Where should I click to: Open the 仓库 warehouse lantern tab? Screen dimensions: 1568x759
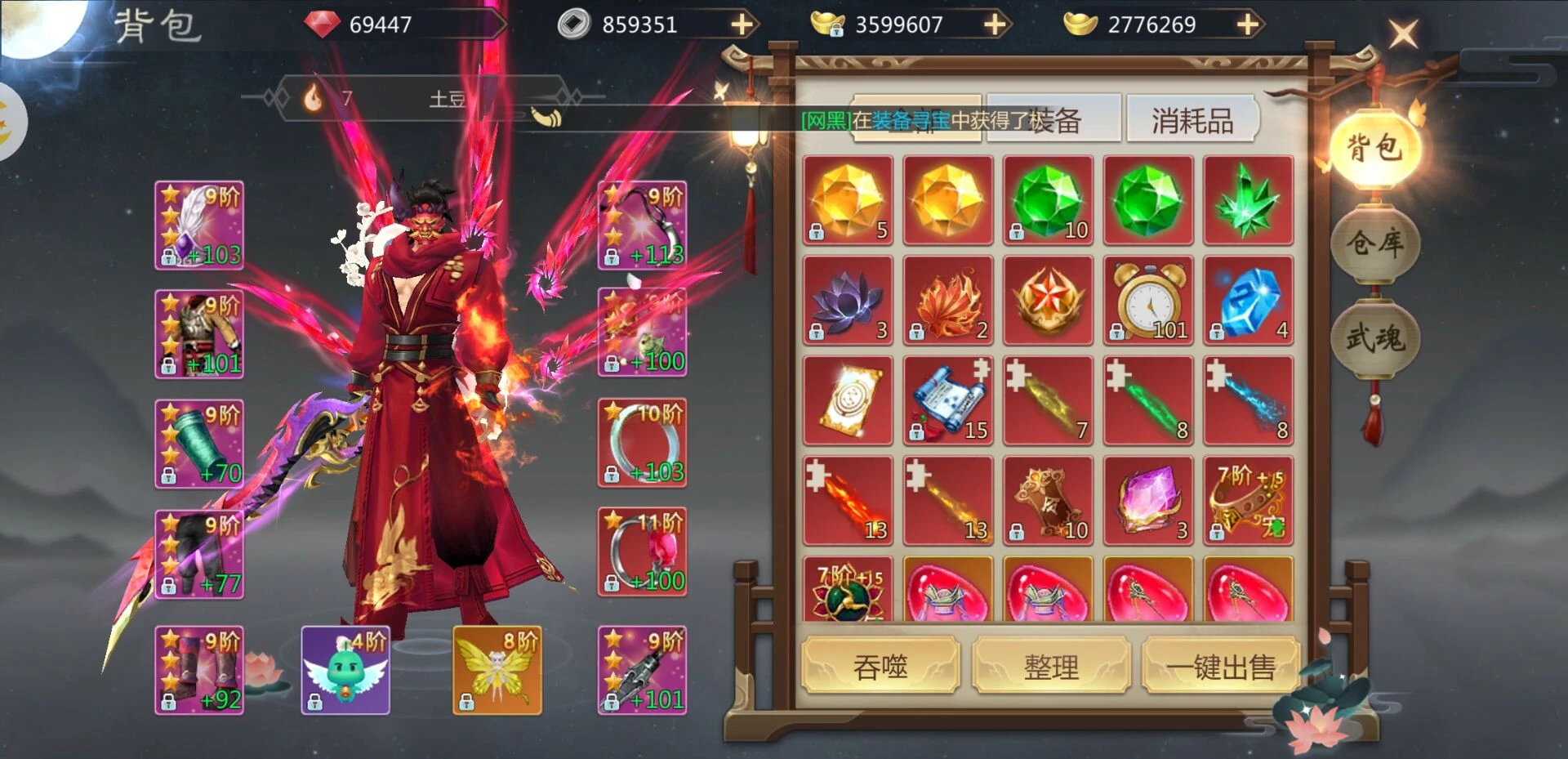(1375, 243)
